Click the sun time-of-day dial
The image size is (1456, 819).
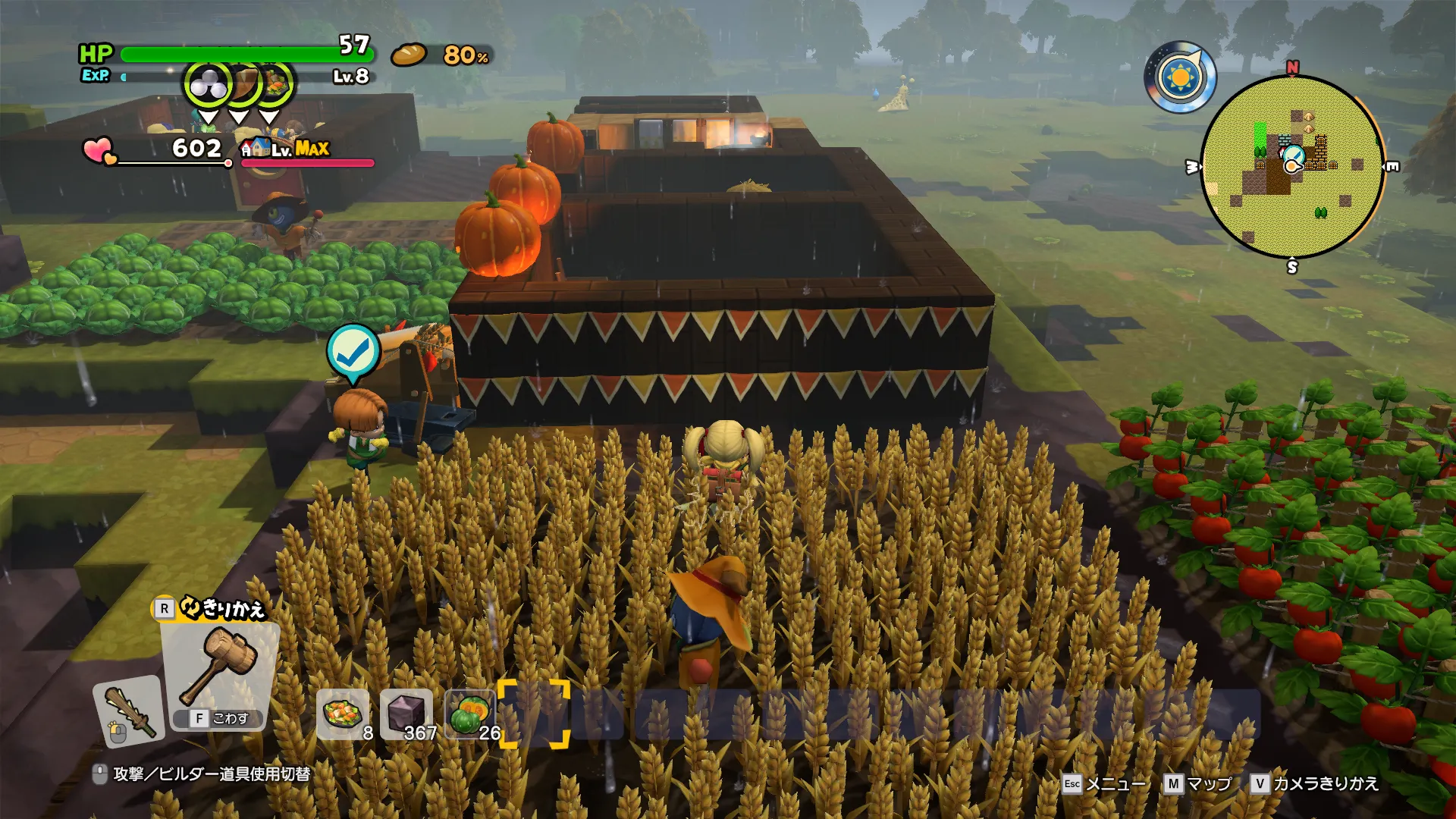[1180, 77]
